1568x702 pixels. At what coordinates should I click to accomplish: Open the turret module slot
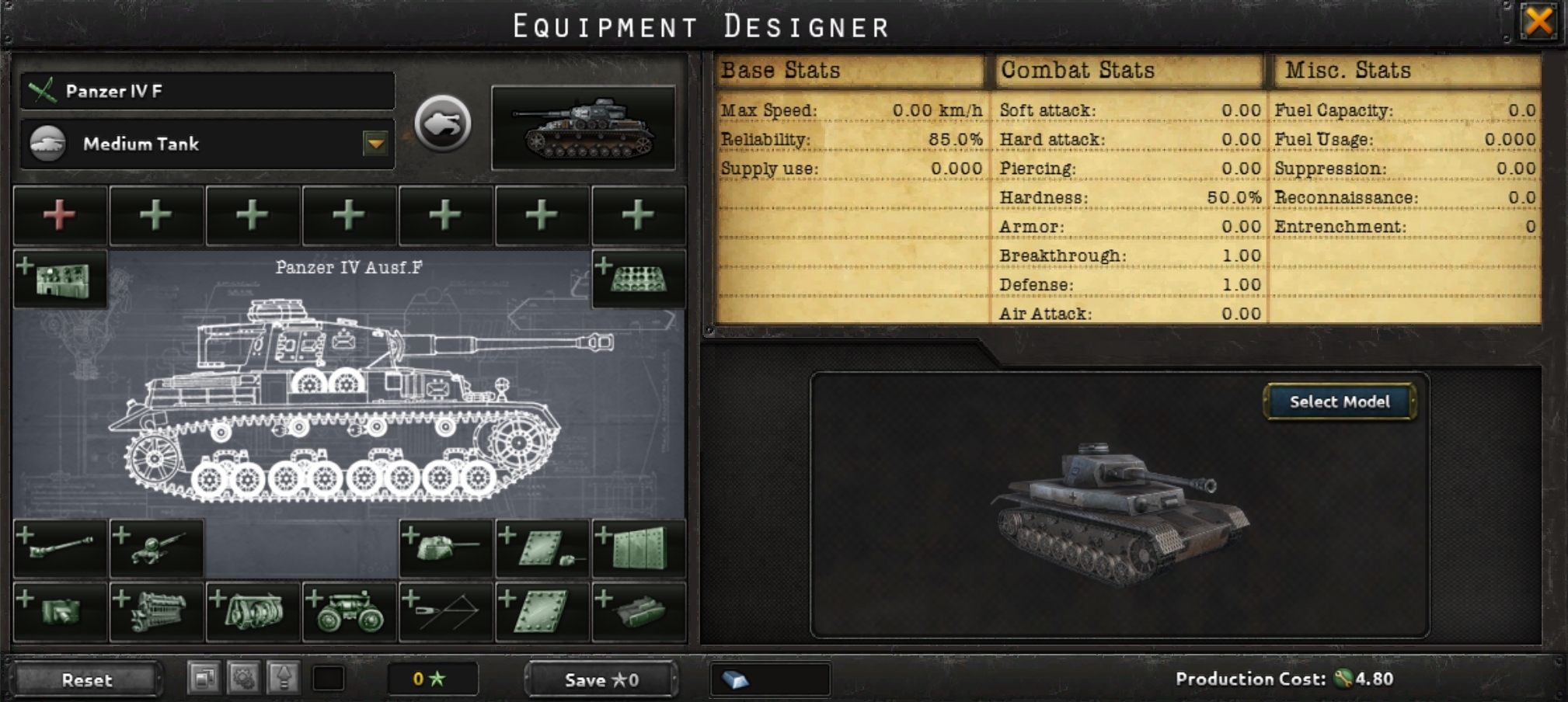(444, 547)
